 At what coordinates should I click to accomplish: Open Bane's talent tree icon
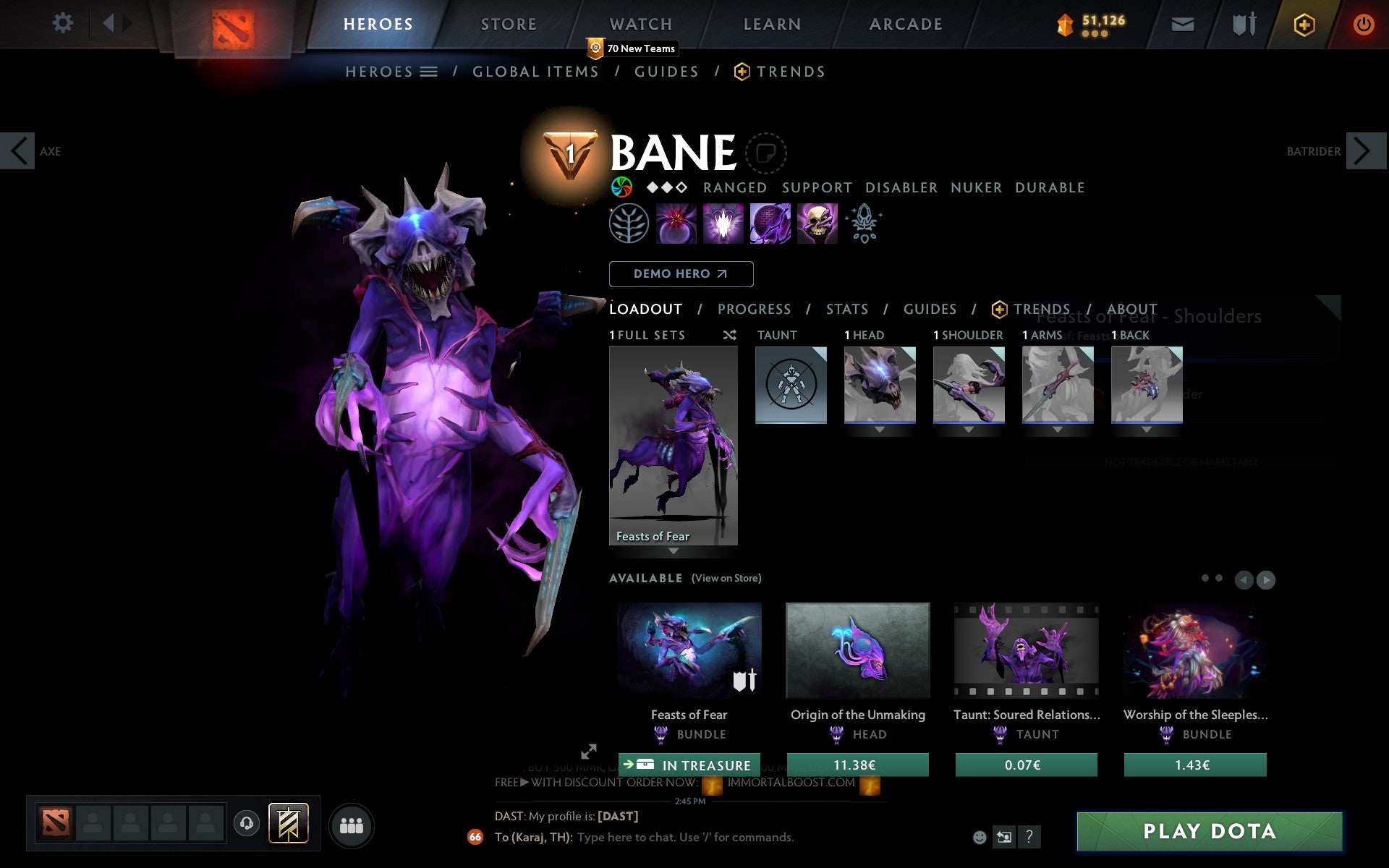(x=627, y=223)
